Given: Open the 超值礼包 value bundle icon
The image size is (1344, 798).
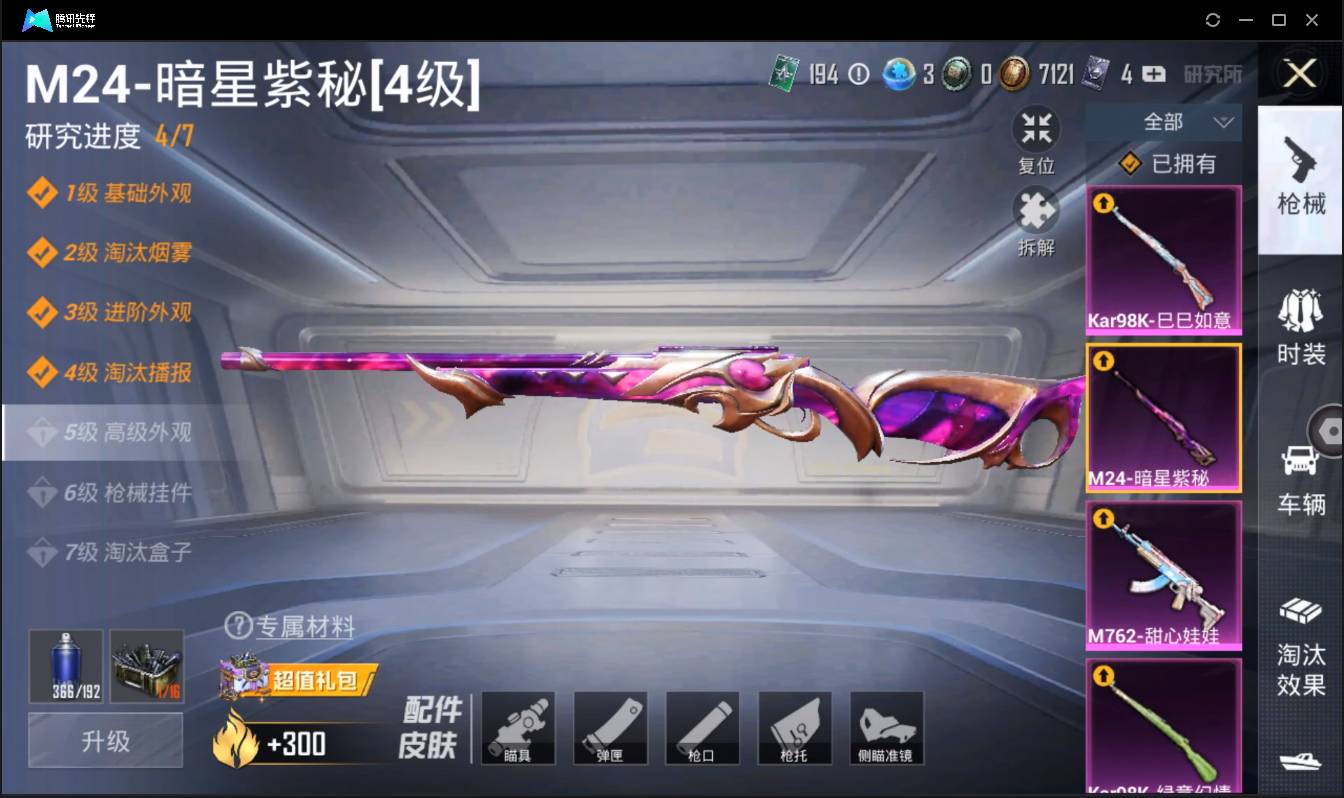Looking at the screenshot, I should pos(300,678).
